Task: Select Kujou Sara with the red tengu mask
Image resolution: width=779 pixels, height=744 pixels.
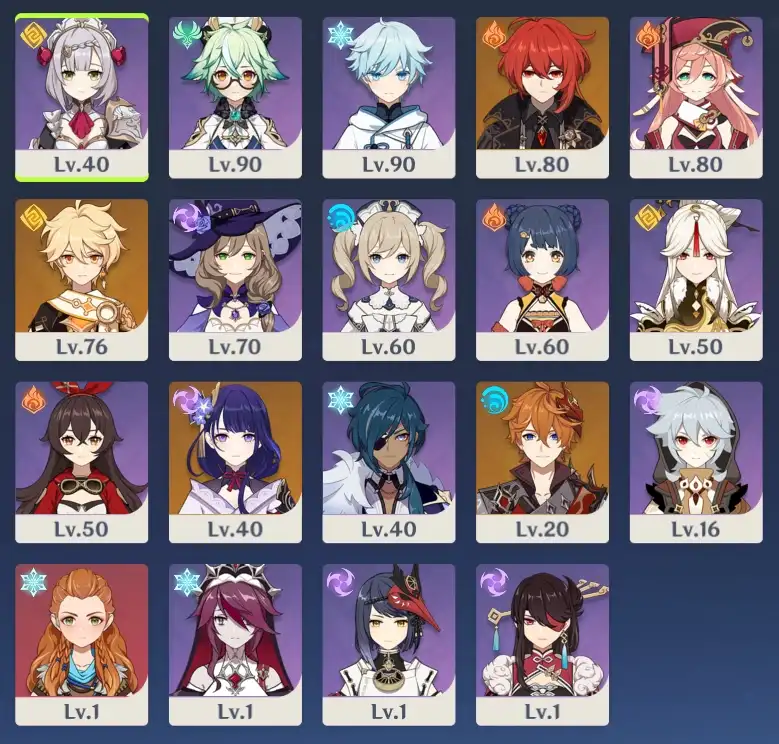Action: 389,643
